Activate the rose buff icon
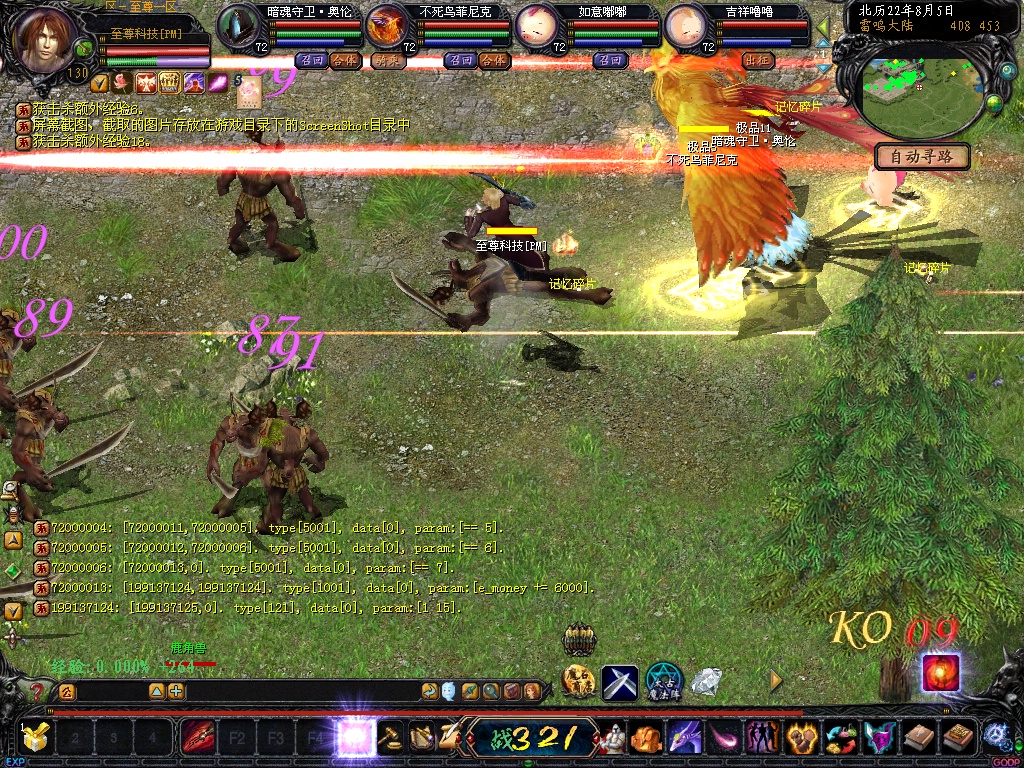 (122, 82)
